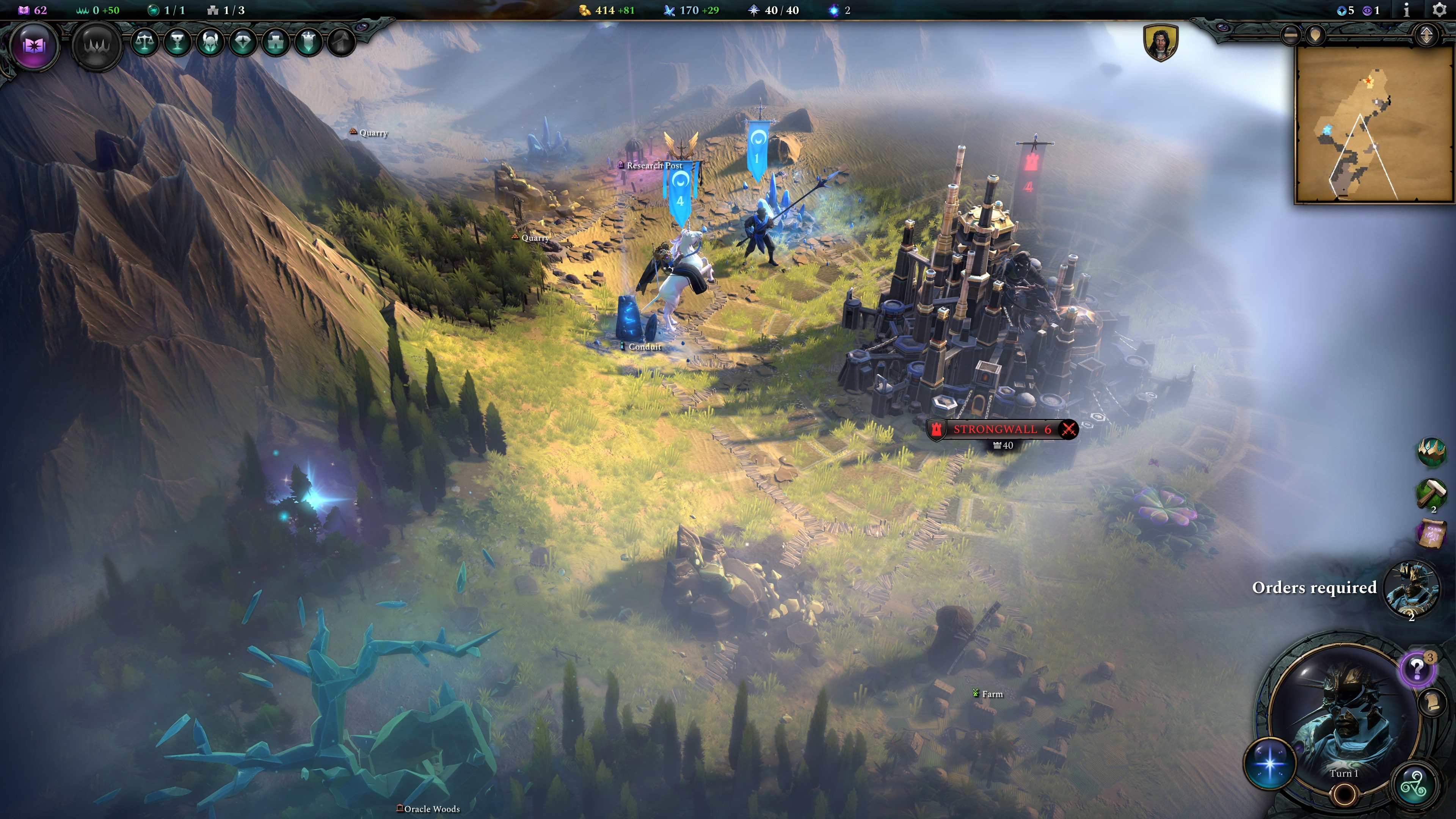Open the information 'i' button
The image size is (1456, 819).
(1407, 10)
